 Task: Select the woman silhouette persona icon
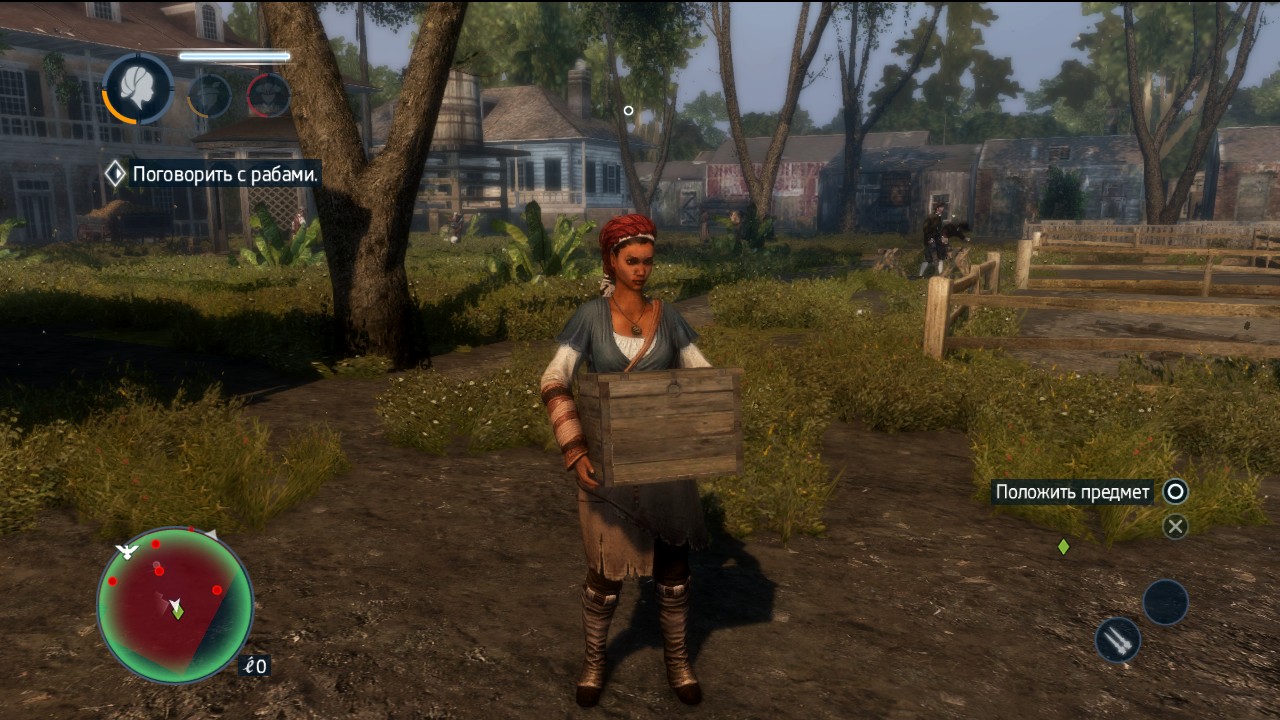pyautogui.click(x=138, y=88)
